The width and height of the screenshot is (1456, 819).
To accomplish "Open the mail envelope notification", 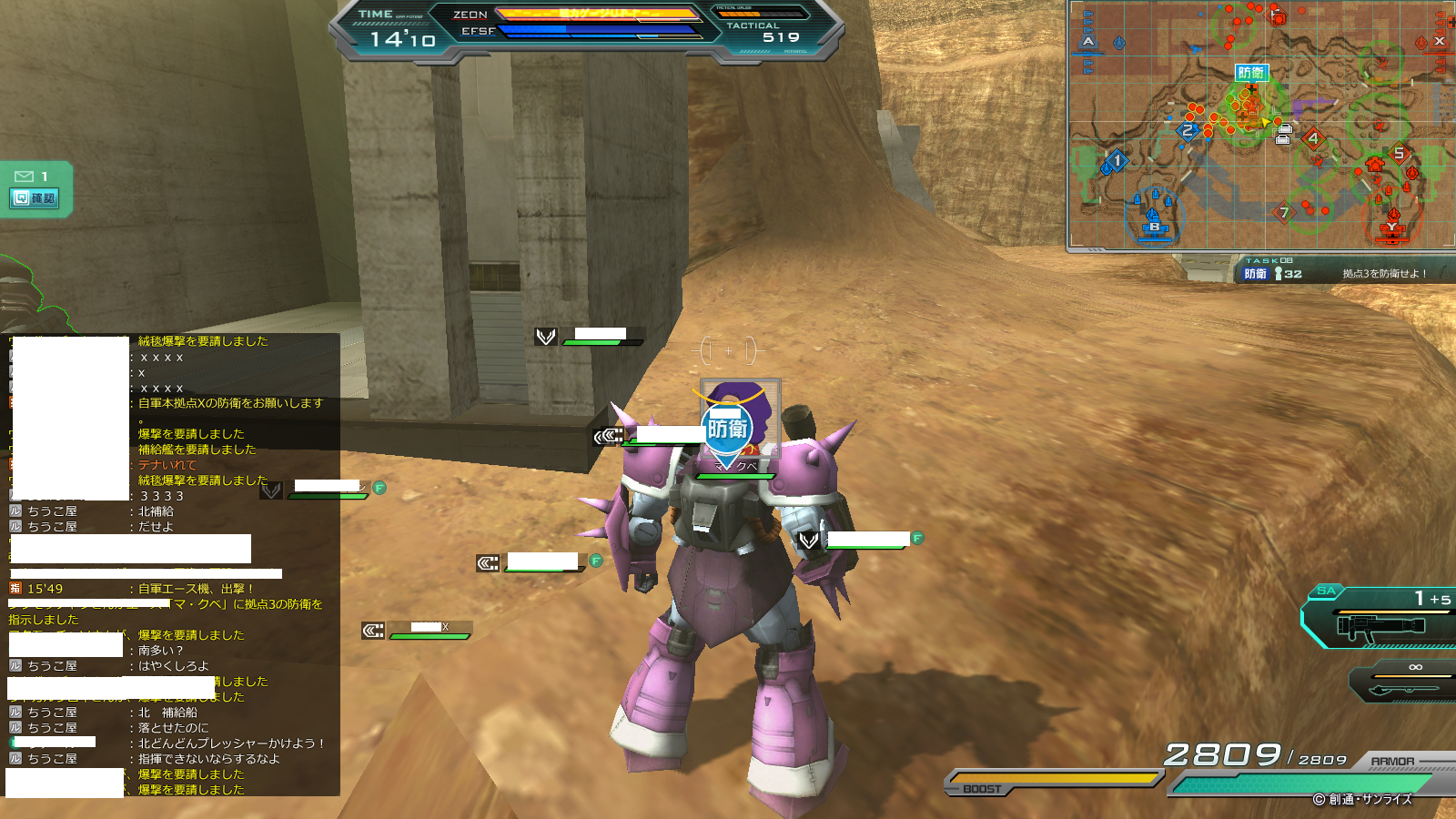I will tap(25, 176).
